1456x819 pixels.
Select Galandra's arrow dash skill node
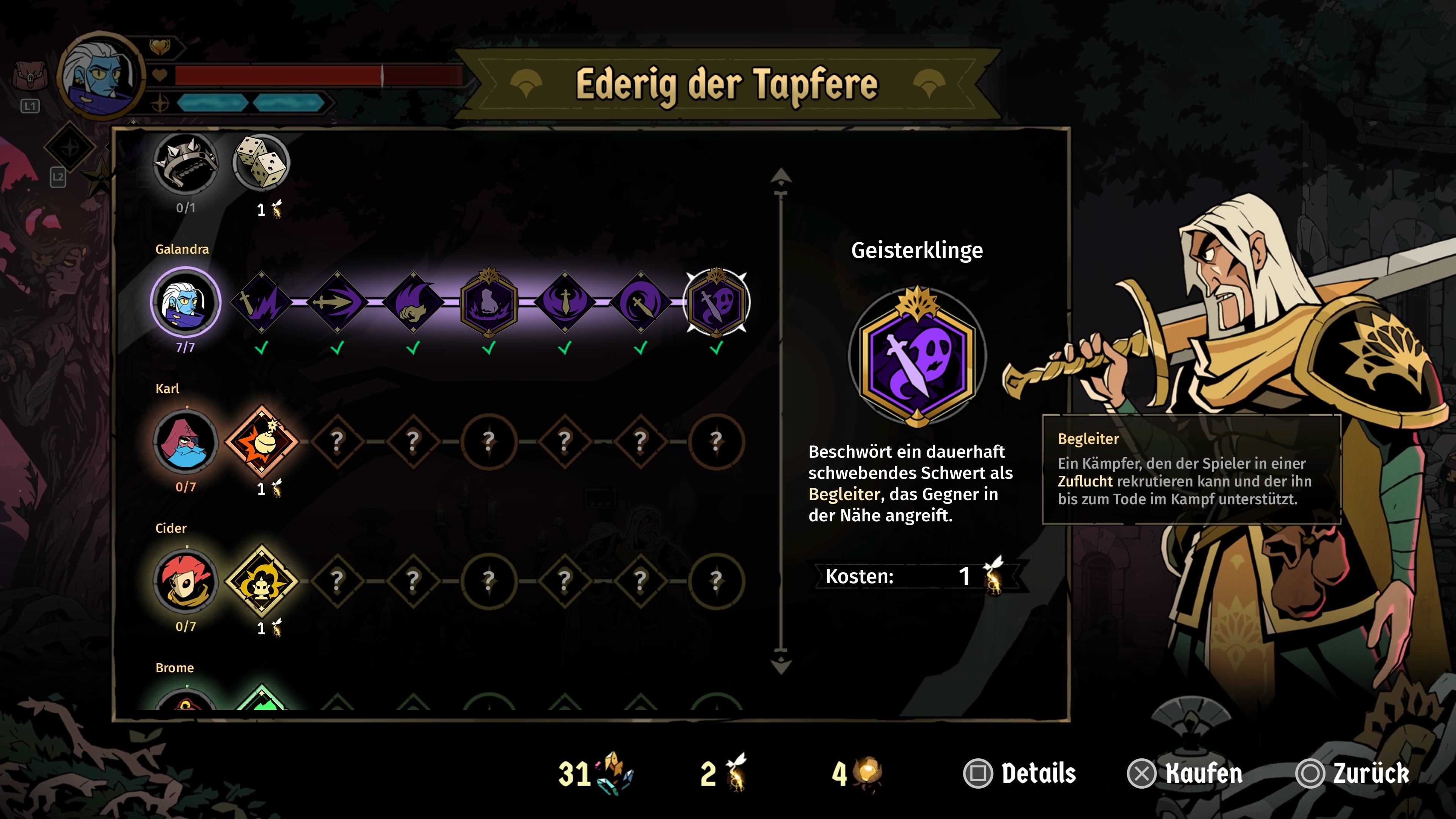pyautogui.click(x=337, y=303)
